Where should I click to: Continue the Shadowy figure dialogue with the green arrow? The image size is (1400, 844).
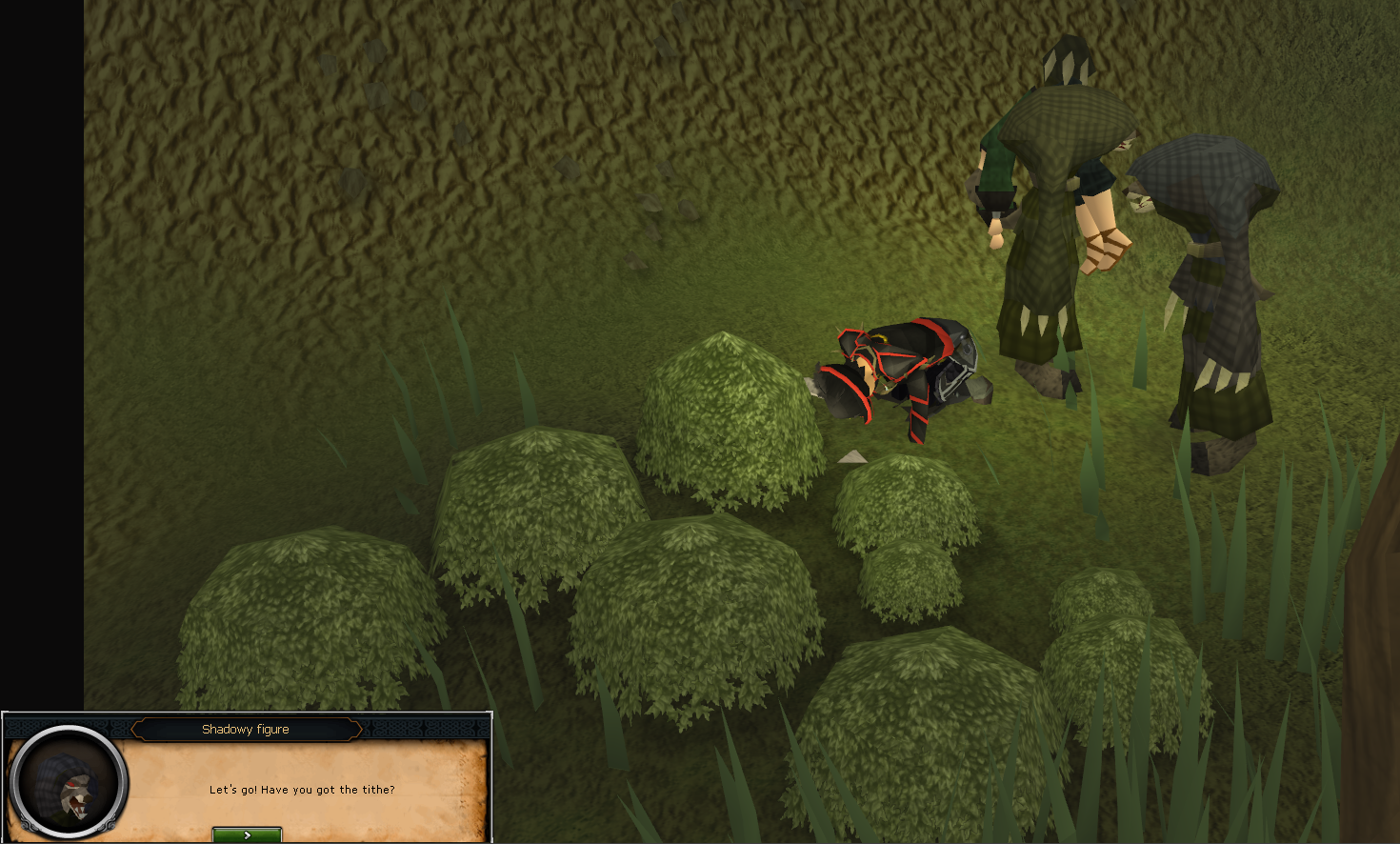[x=247, y=834]
